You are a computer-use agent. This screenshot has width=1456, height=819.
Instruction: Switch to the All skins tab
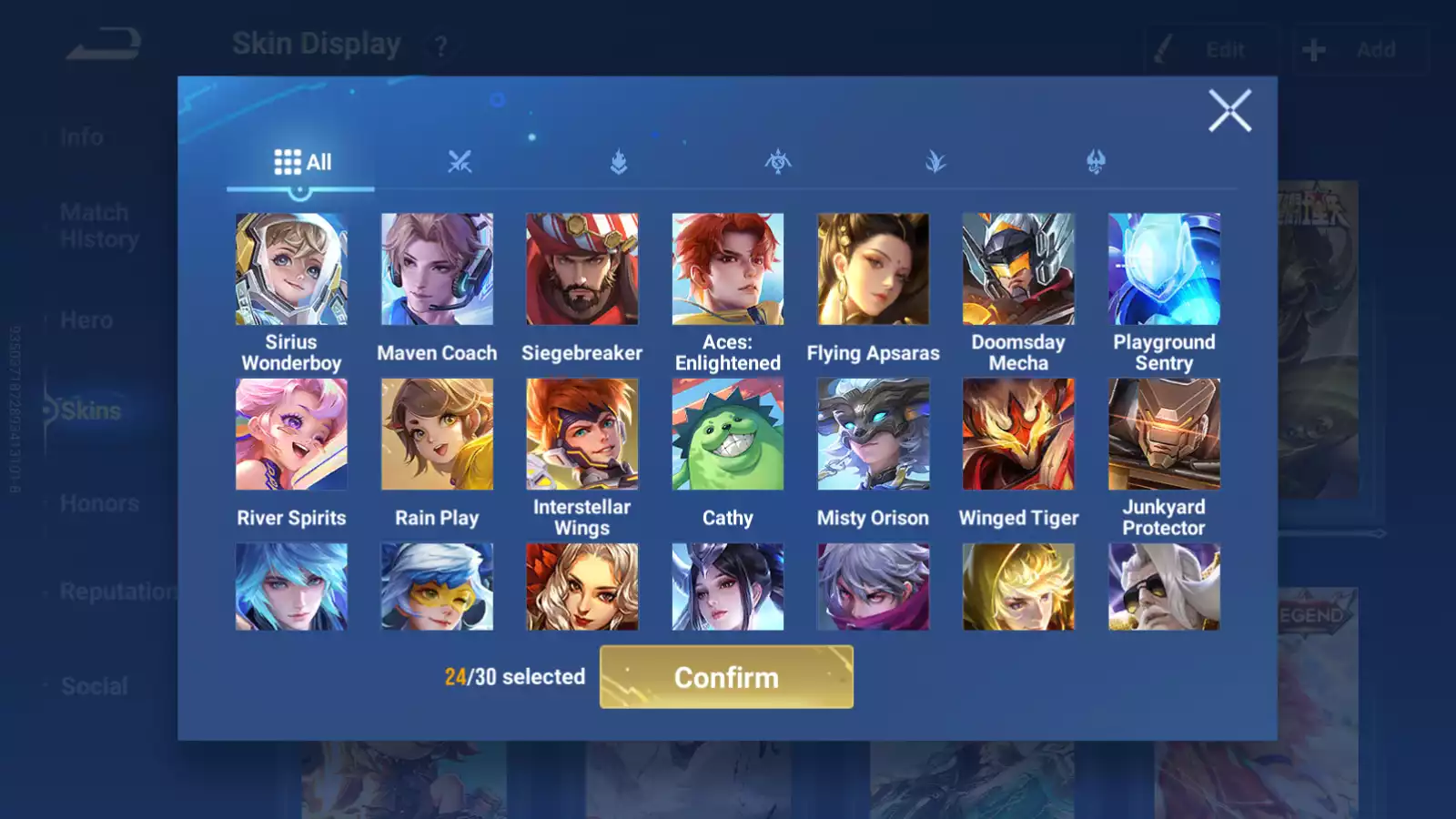(x=302, y=163)
